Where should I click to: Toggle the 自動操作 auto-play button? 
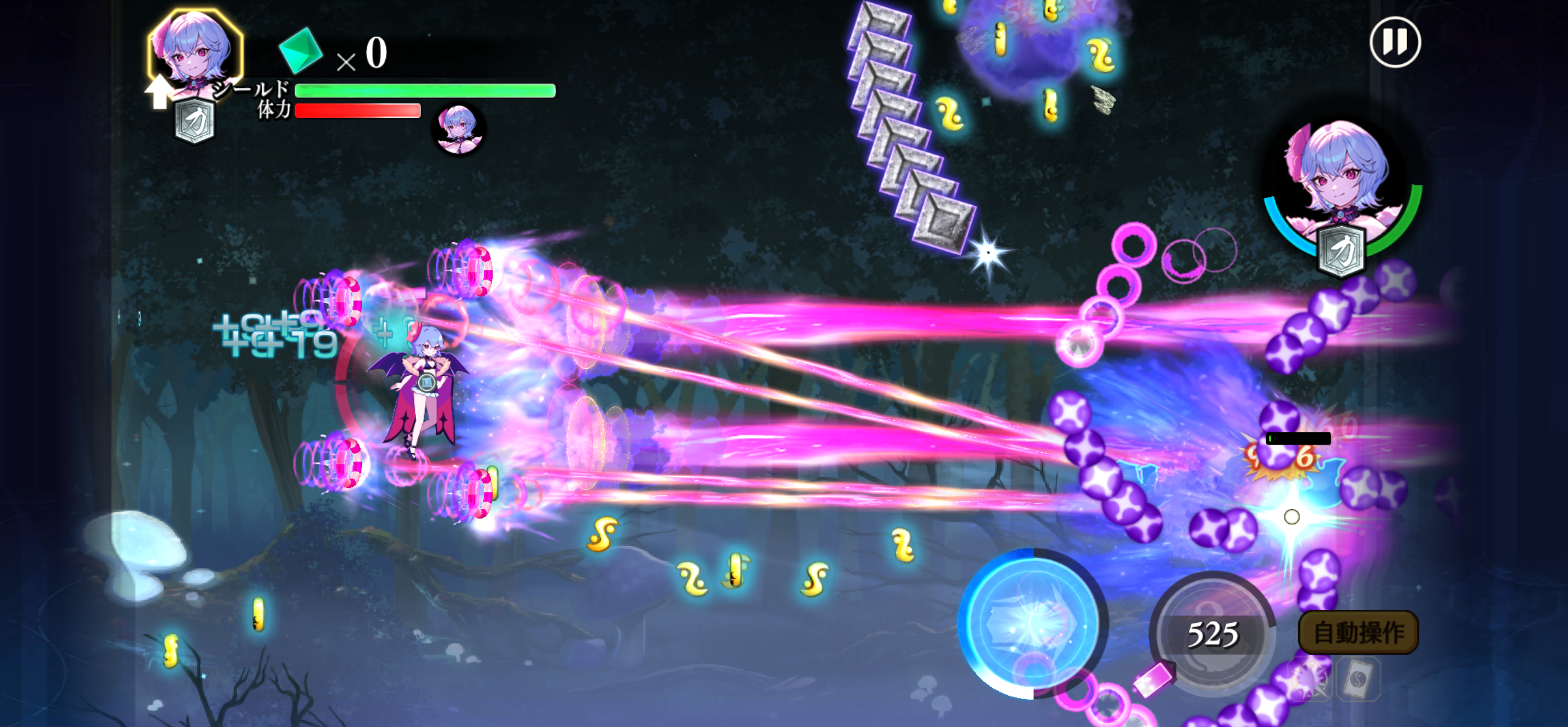tap(1358, 633)
